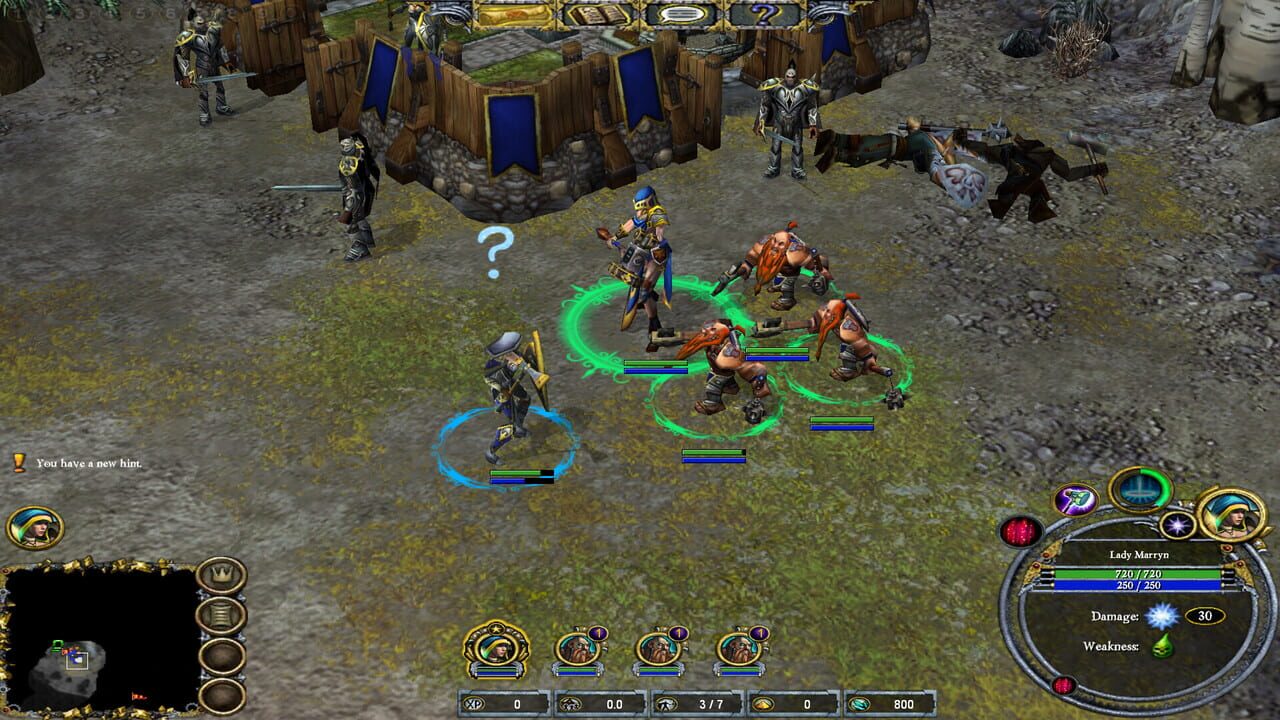Expand the hero portrait above the minimap

[x=31, y=527]
